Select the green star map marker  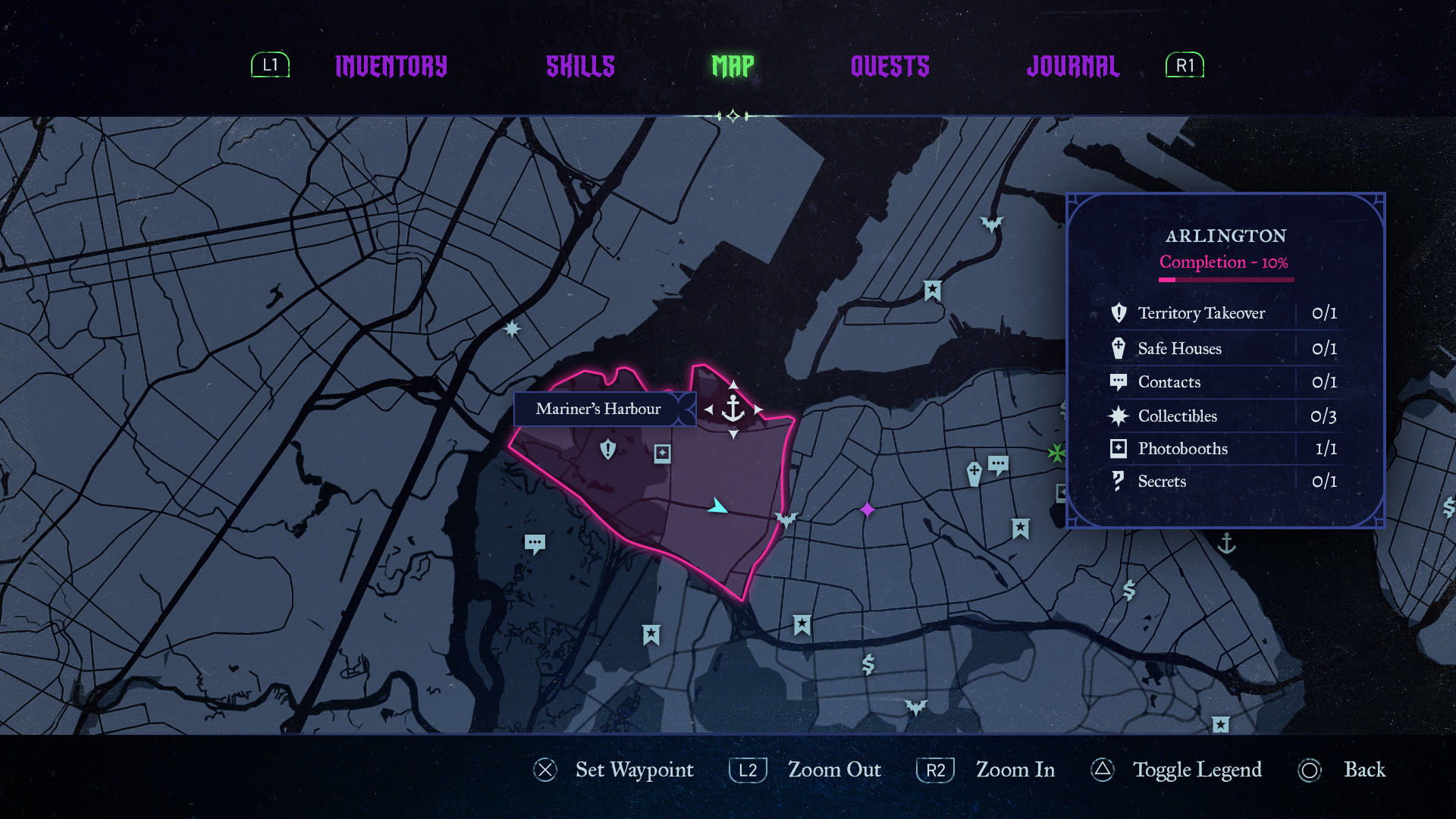1056,453
